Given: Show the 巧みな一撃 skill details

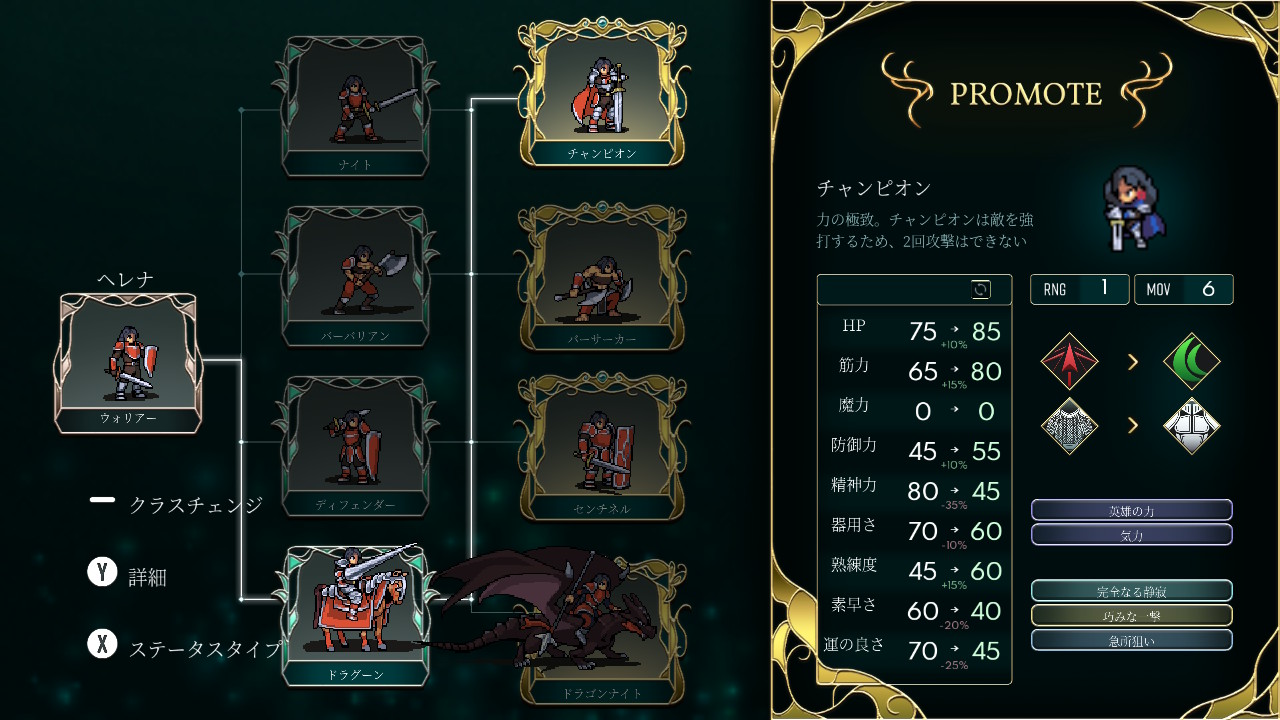Looking at the screenshot, I should 1131,615.
